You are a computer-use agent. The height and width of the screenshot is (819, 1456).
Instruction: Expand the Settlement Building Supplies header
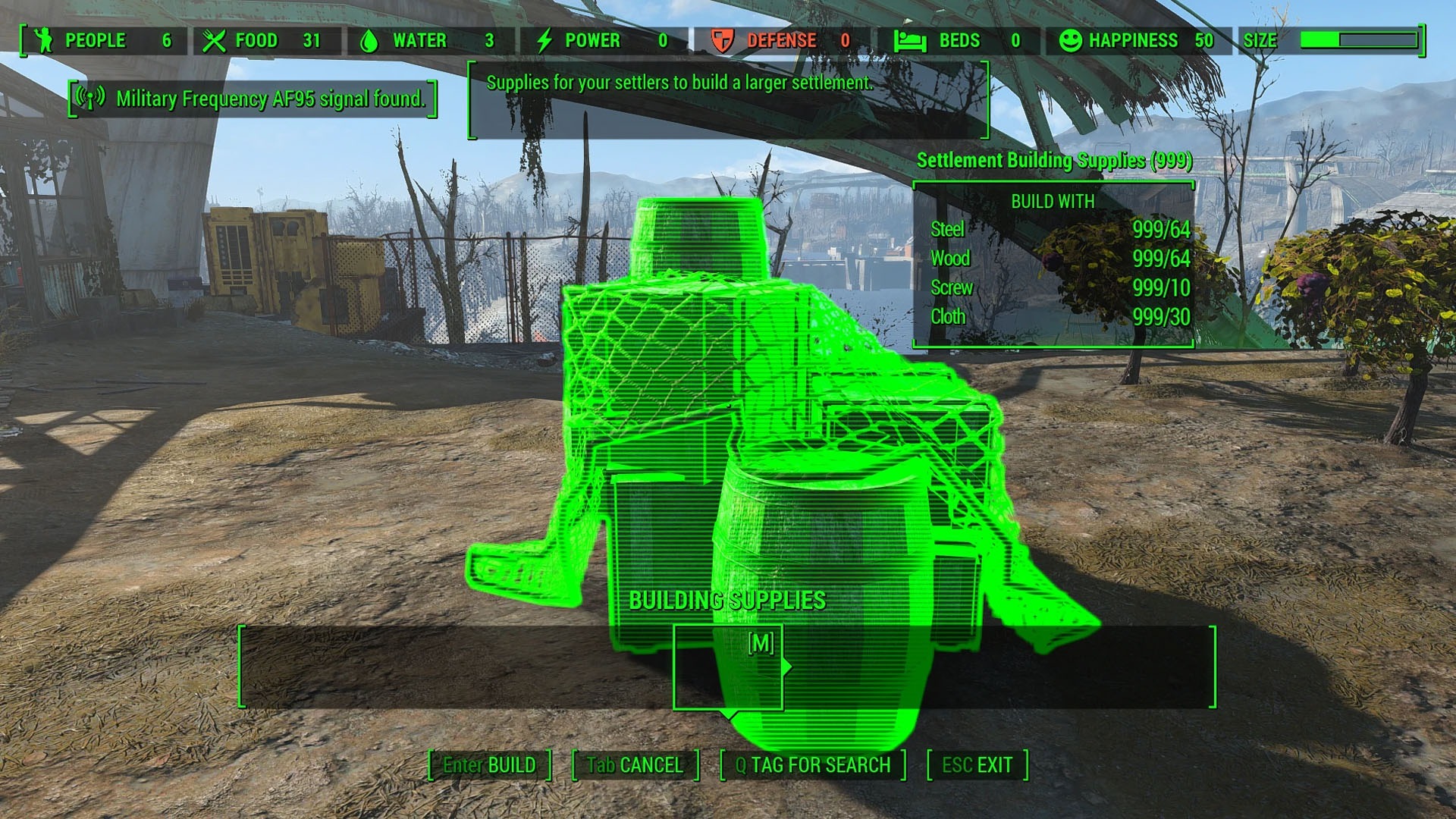click(1054, 161)
